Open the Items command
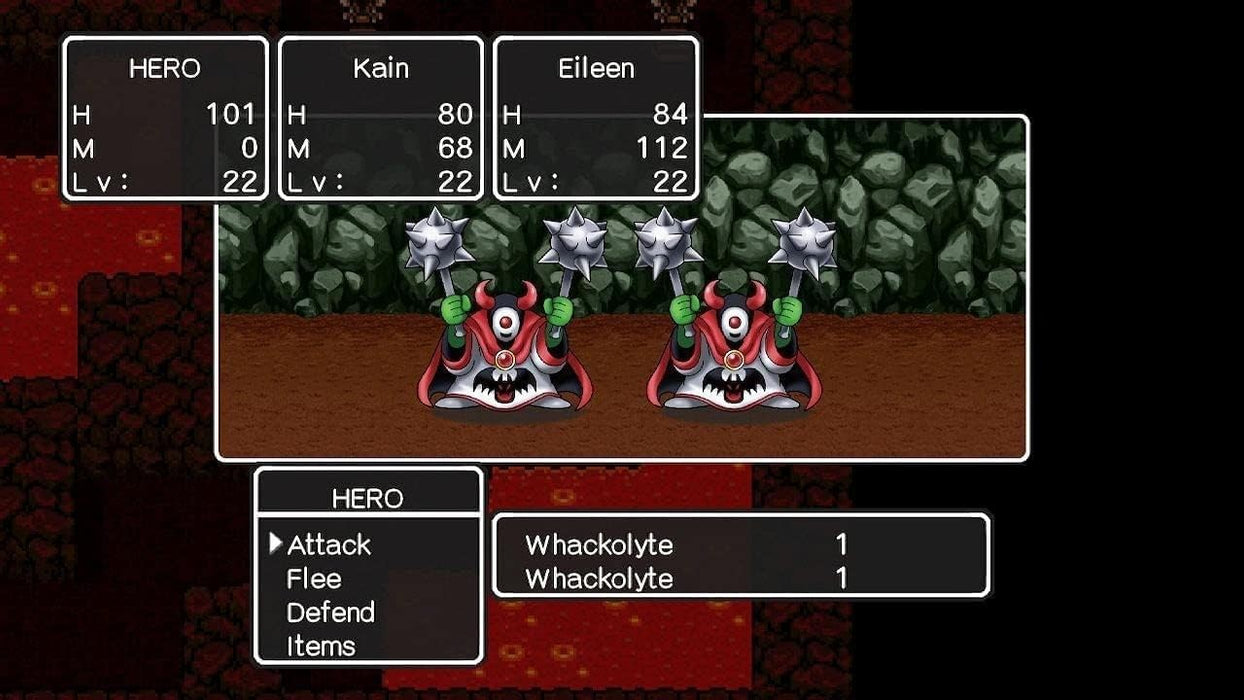The image size is (1244, 700). click(x=320, y=646)
